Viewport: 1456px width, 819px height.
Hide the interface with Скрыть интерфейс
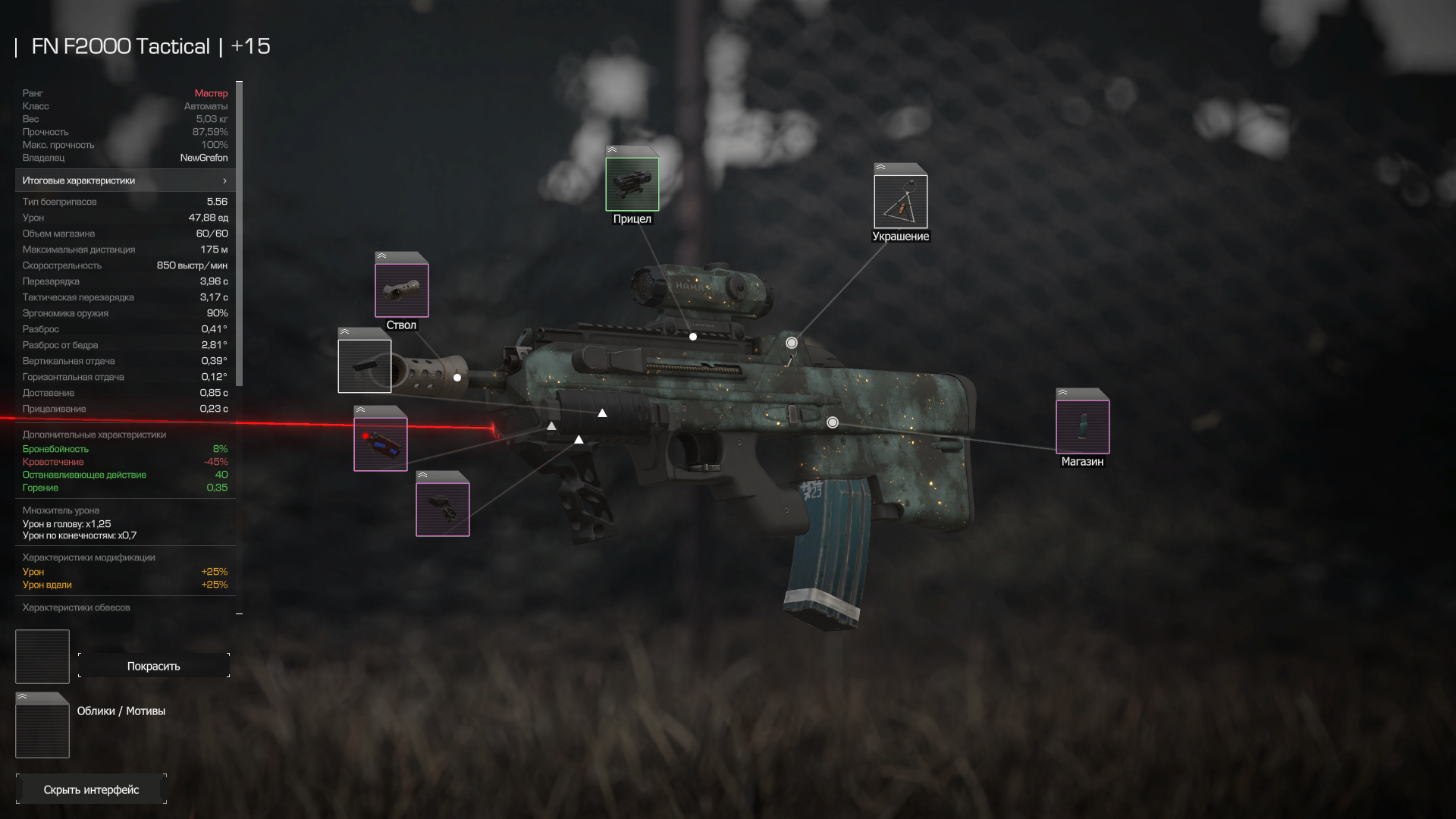pos(91,789)
